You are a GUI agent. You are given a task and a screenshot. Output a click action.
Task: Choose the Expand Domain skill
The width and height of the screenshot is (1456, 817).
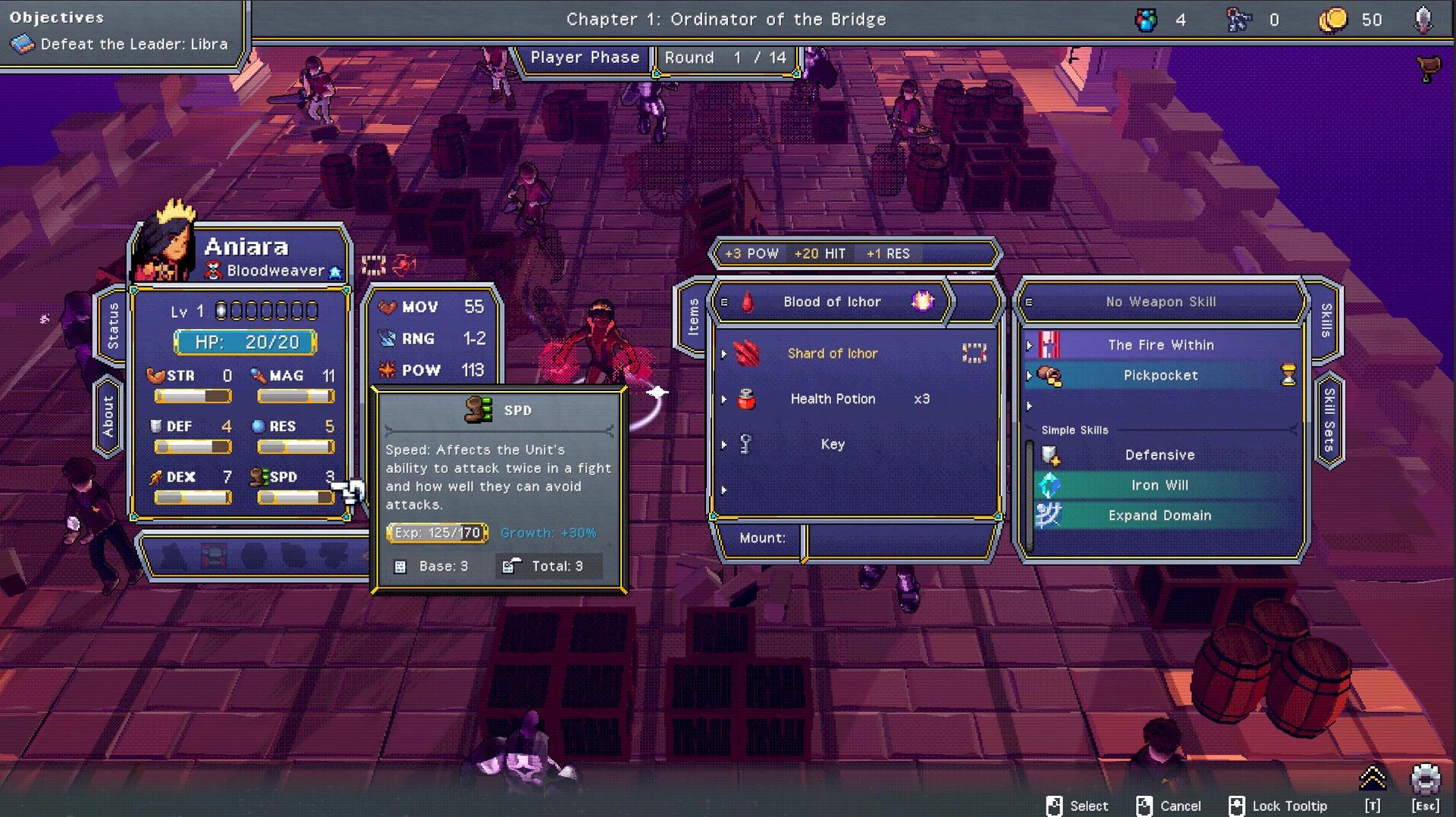1159,515
